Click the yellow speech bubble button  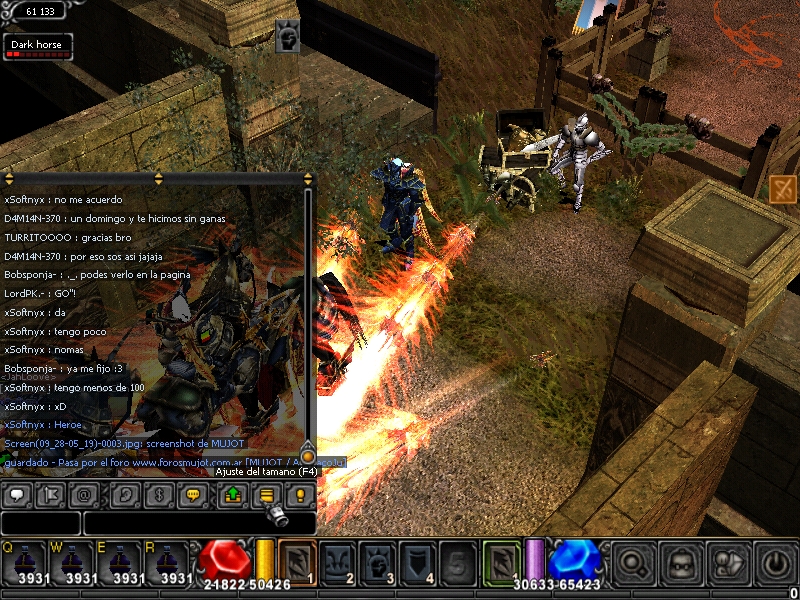194,495
